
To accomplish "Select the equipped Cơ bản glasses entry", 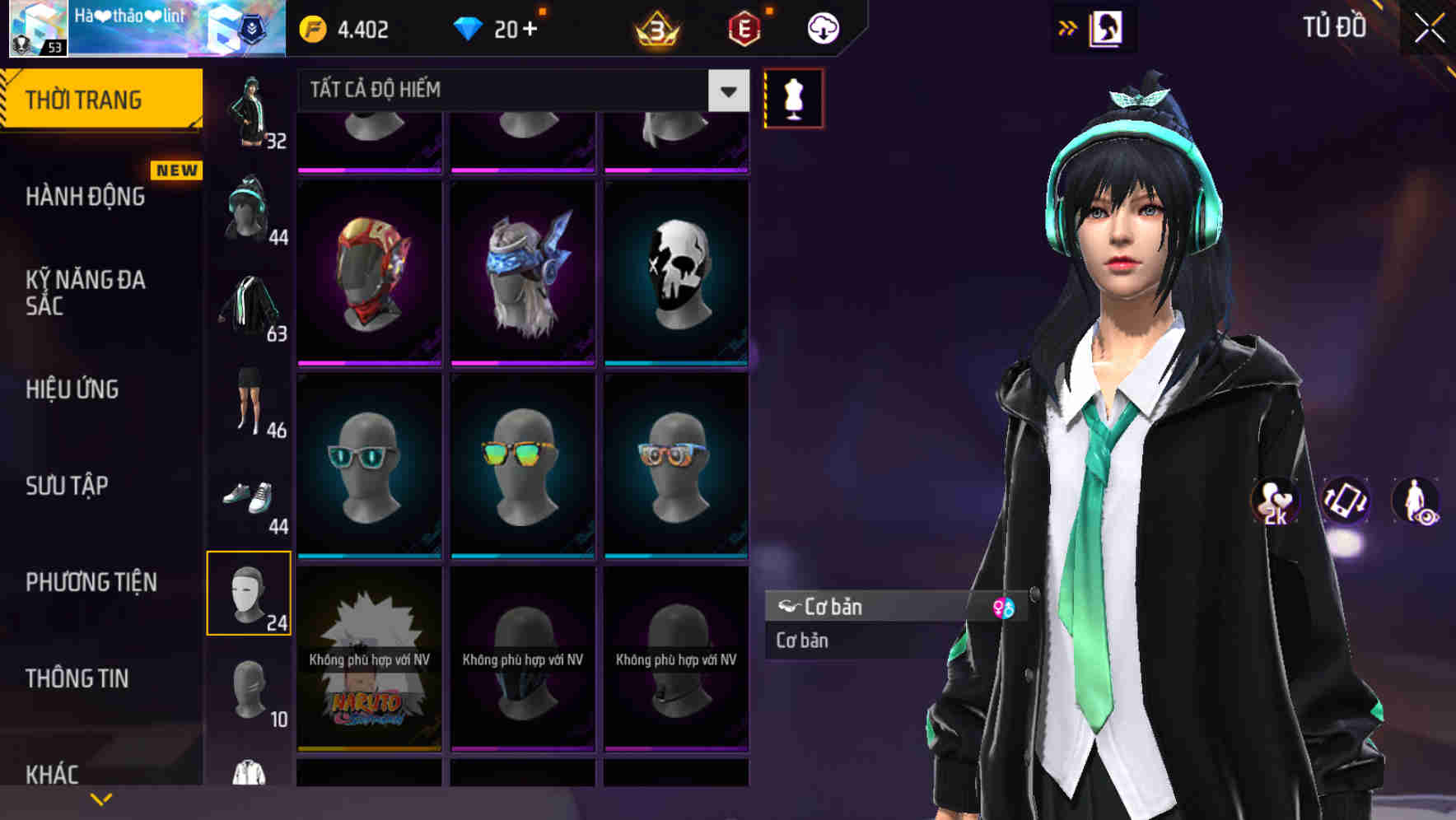I will [x=873, y=607].
